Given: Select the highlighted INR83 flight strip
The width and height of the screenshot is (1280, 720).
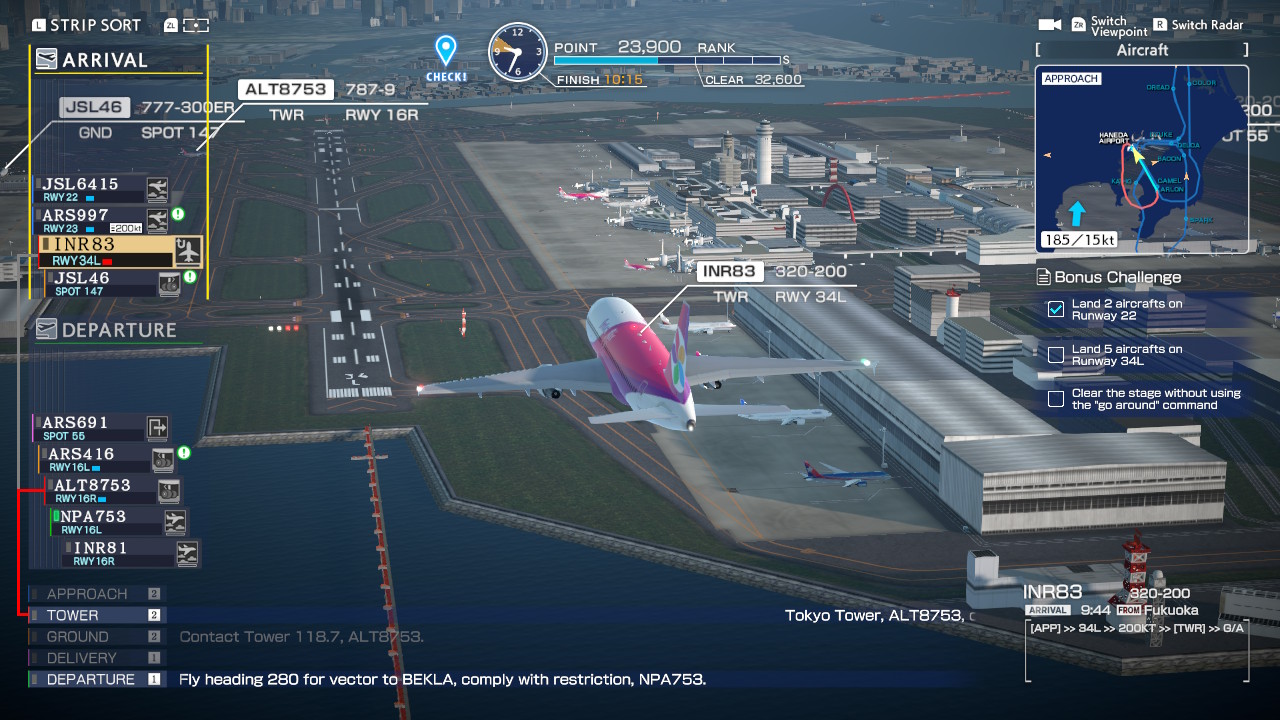Looking at the screenshot, I should [90, 244].
